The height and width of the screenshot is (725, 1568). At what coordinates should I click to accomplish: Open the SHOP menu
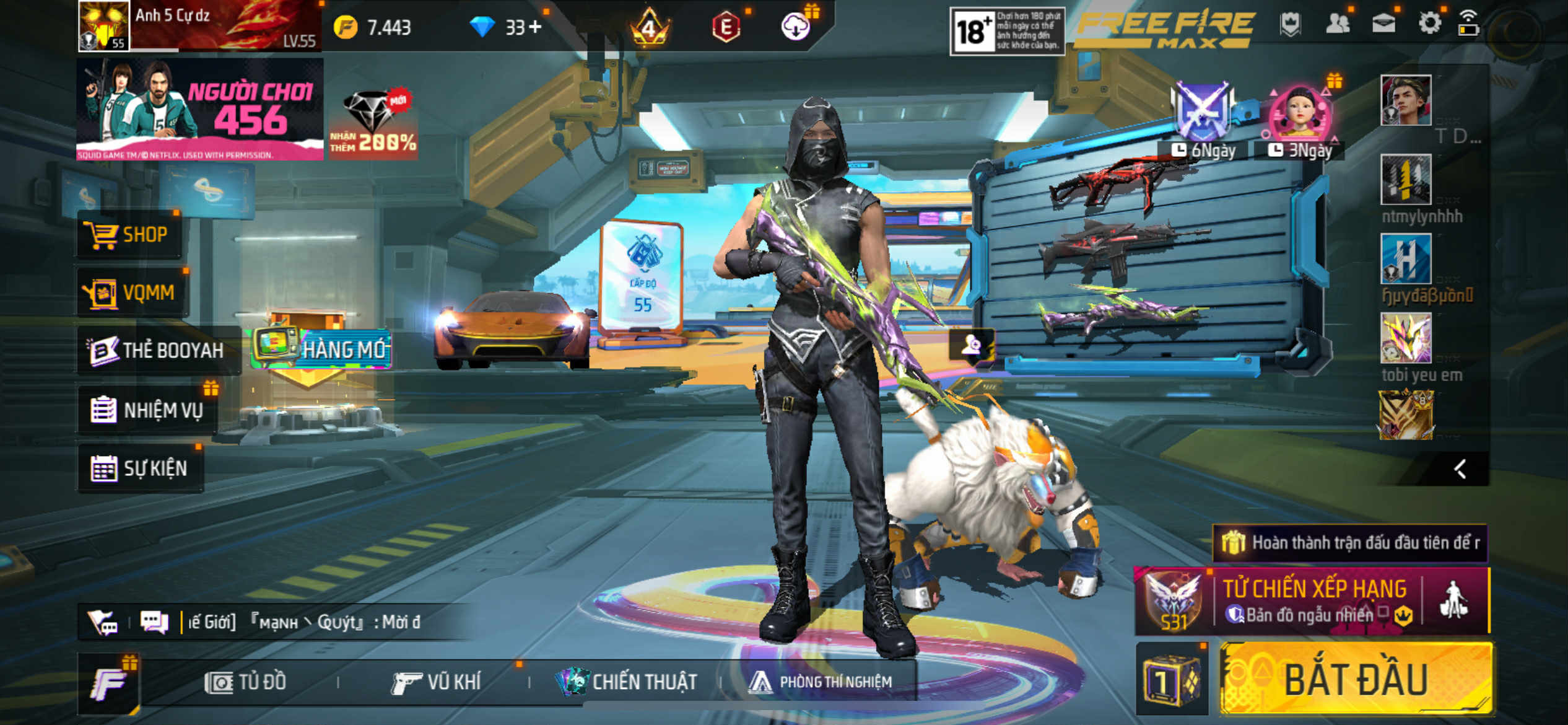(x=129, y=235)
